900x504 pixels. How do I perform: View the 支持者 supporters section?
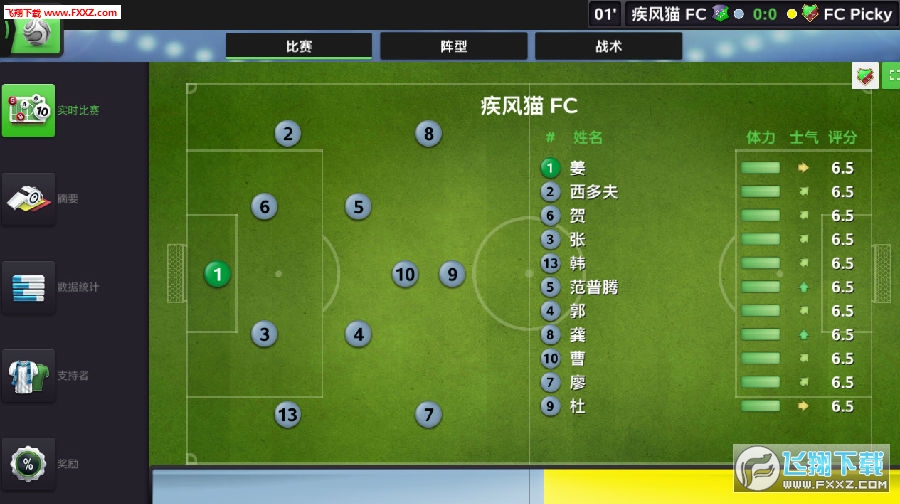(x=29, y=375)
